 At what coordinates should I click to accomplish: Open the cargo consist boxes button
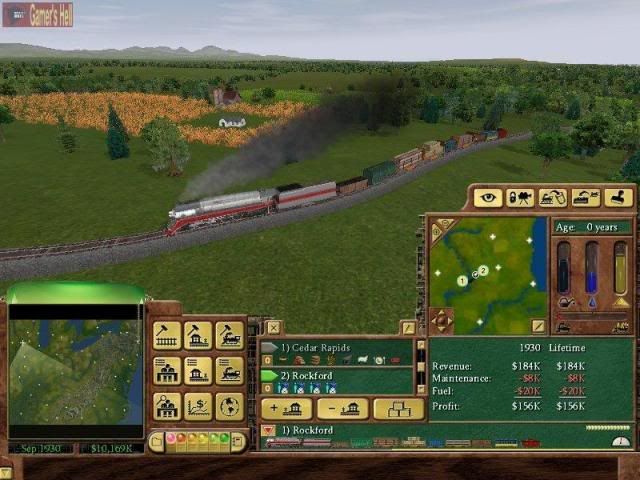pyautogui.click(x=398, y=408)
